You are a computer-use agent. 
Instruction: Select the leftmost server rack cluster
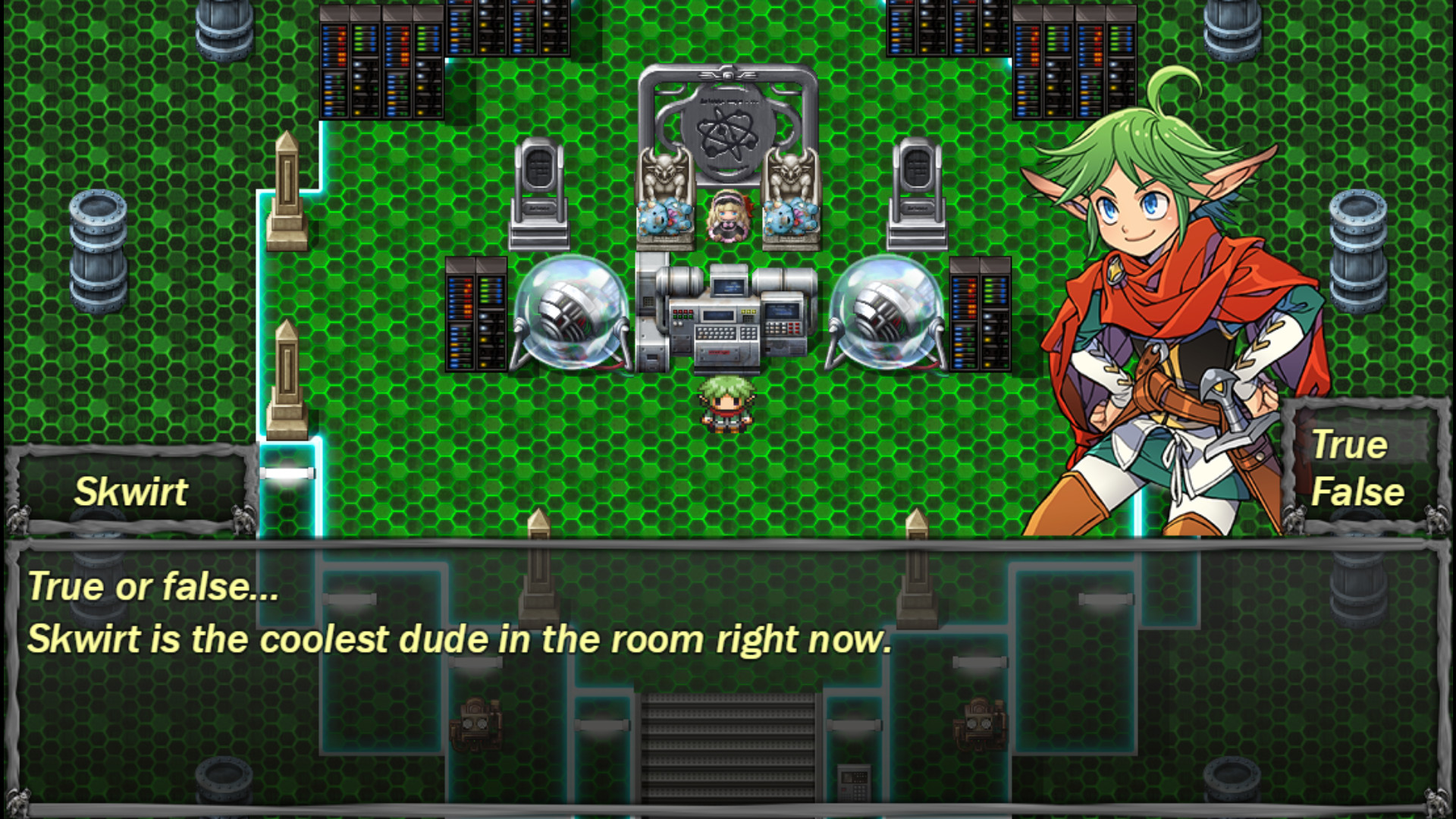coord(383,61)
